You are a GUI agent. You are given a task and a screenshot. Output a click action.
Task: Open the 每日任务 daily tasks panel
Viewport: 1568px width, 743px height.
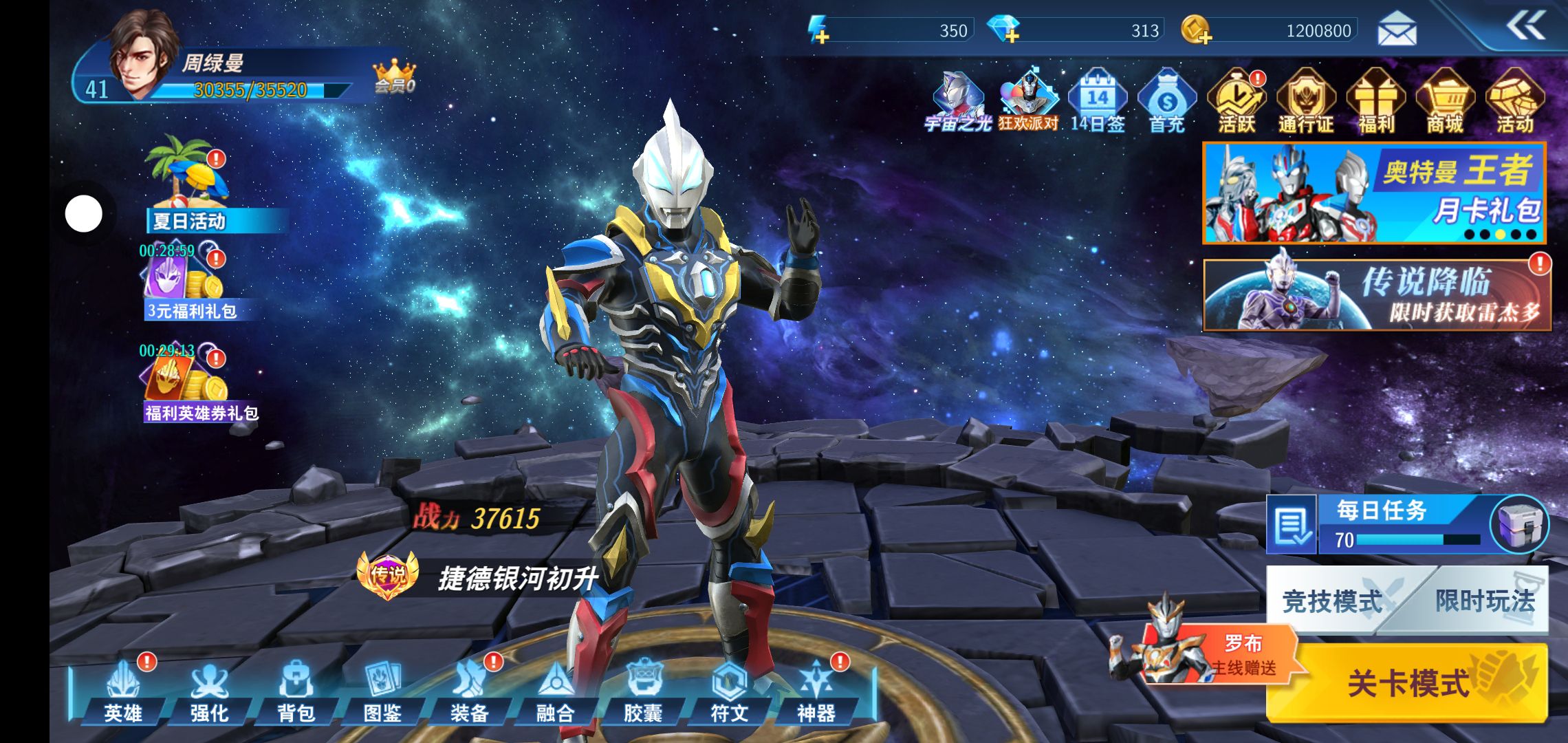tap(1382, 524)
